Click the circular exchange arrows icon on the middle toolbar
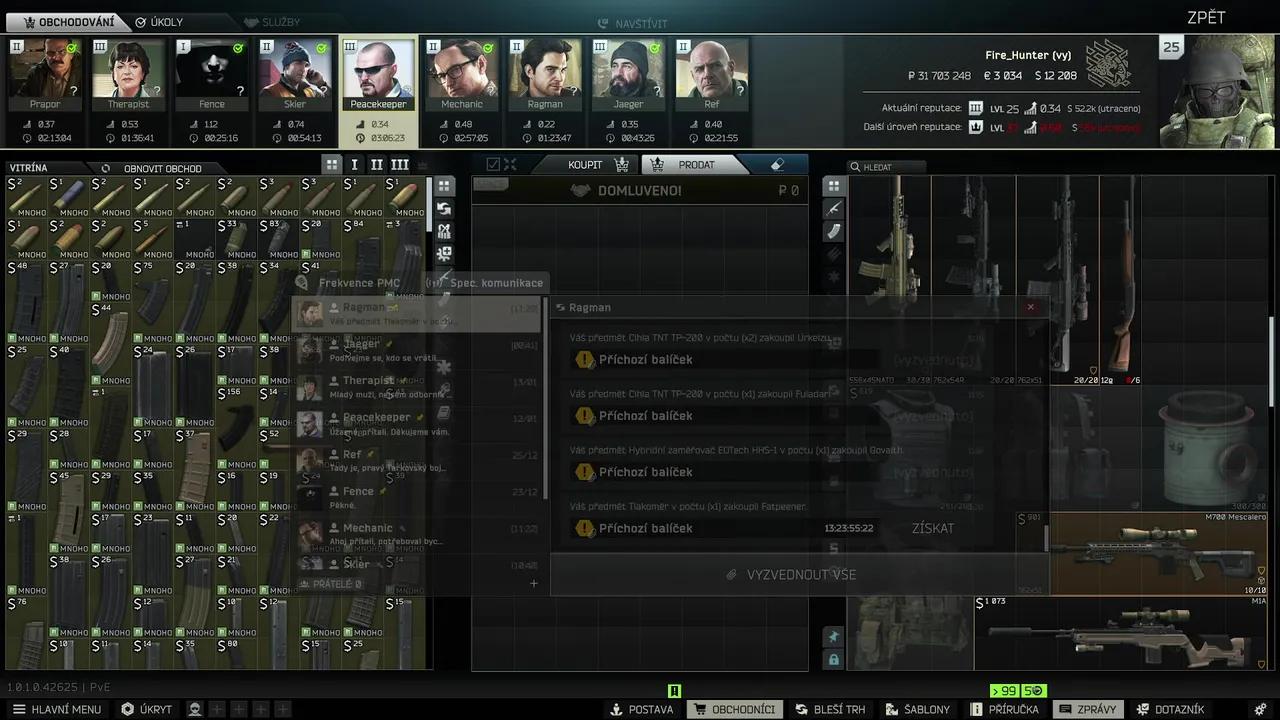 444,208
